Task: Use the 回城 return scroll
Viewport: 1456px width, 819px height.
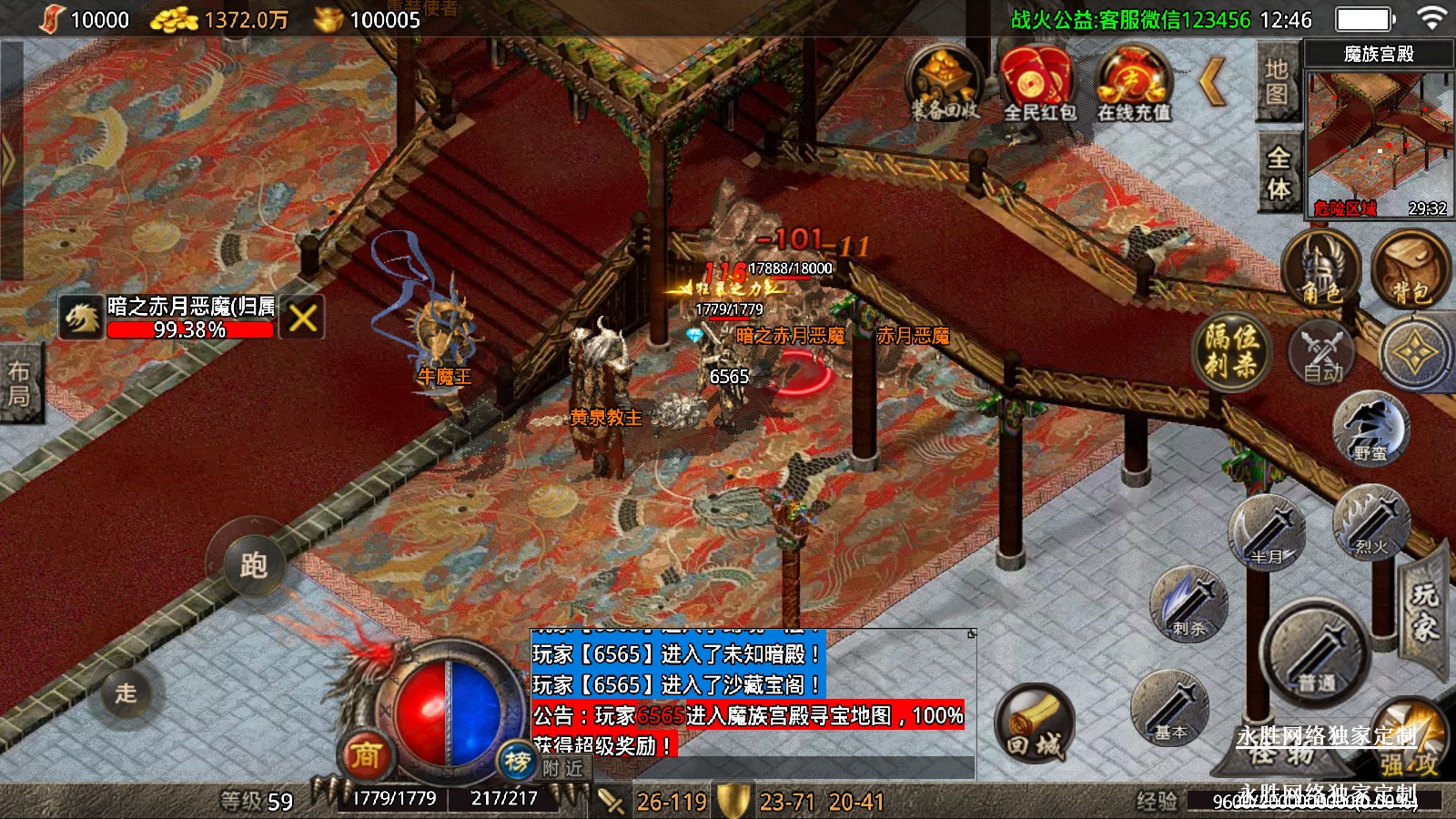Action: click(1034, 725)
